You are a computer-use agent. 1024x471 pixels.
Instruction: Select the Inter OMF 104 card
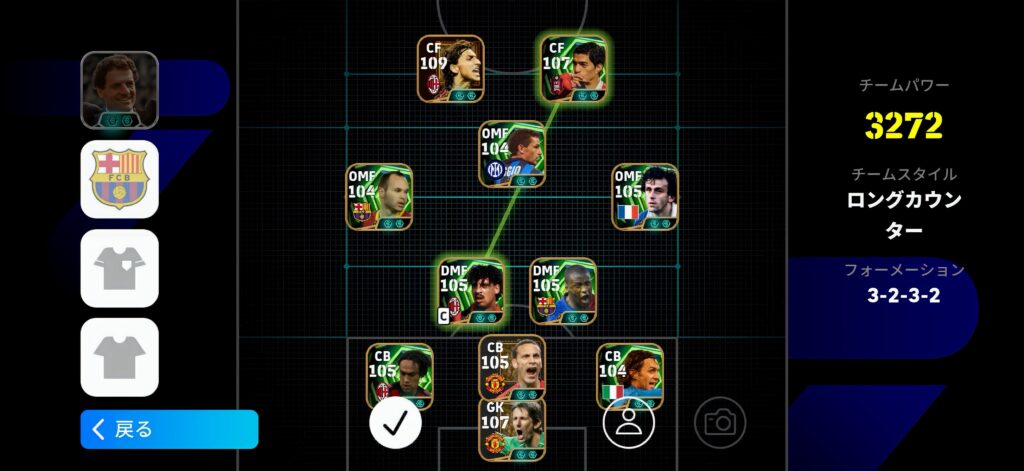point(512,154)
